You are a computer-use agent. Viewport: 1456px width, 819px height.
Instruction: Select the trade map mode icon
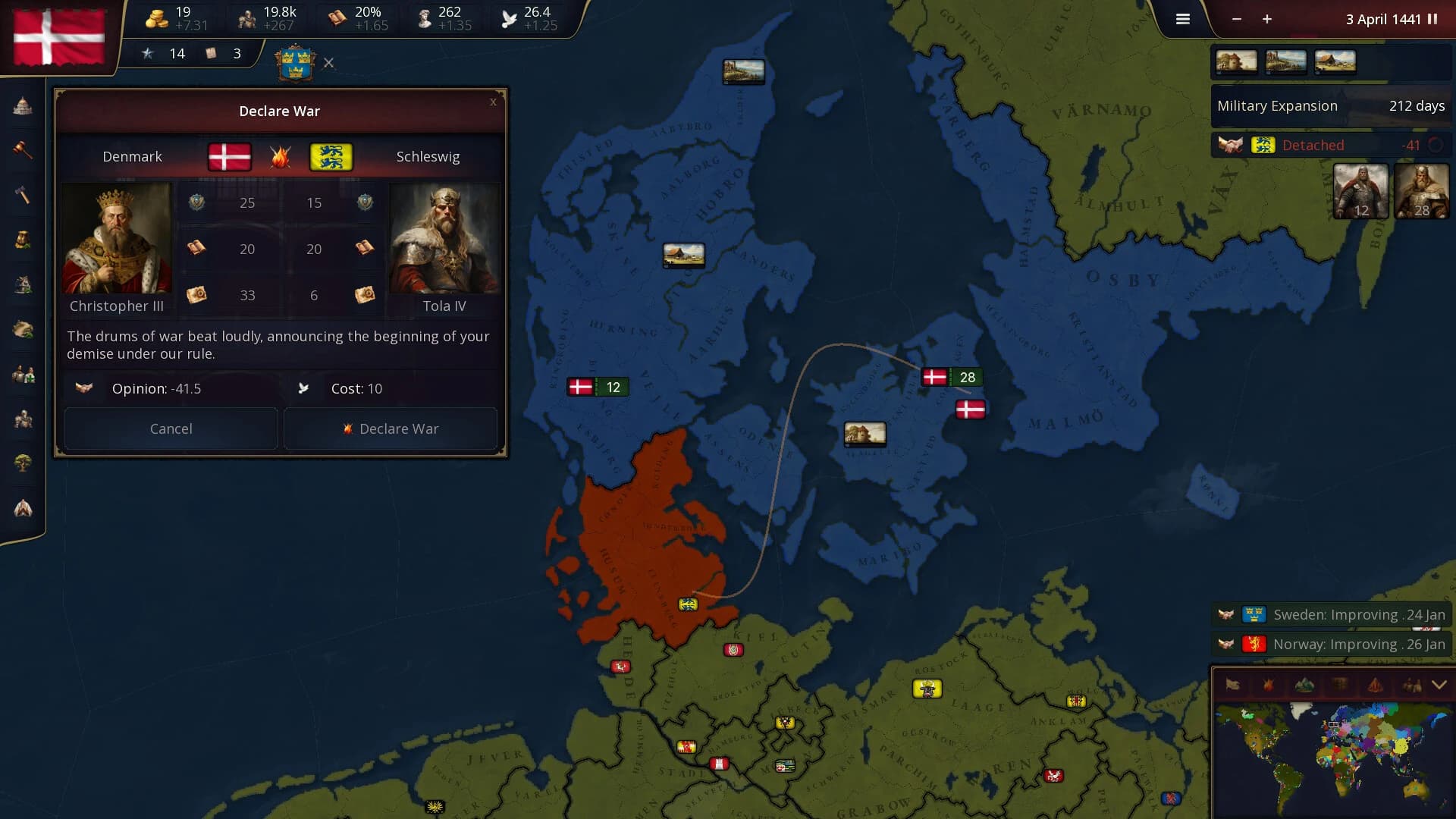[1340, 685]
